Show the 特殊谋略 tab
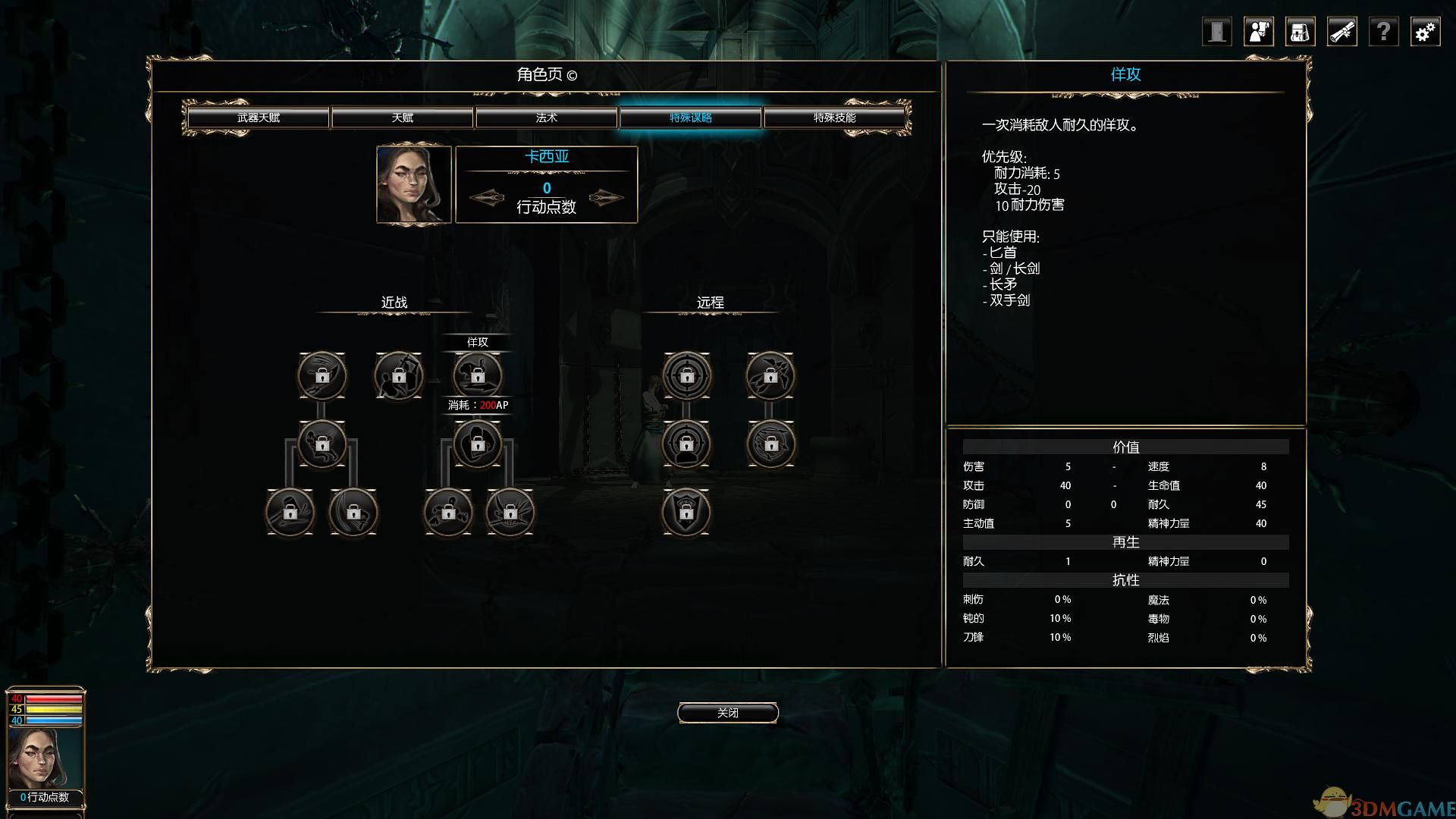The height and width of the screenshot is (819, 1456). coord(690,118)
